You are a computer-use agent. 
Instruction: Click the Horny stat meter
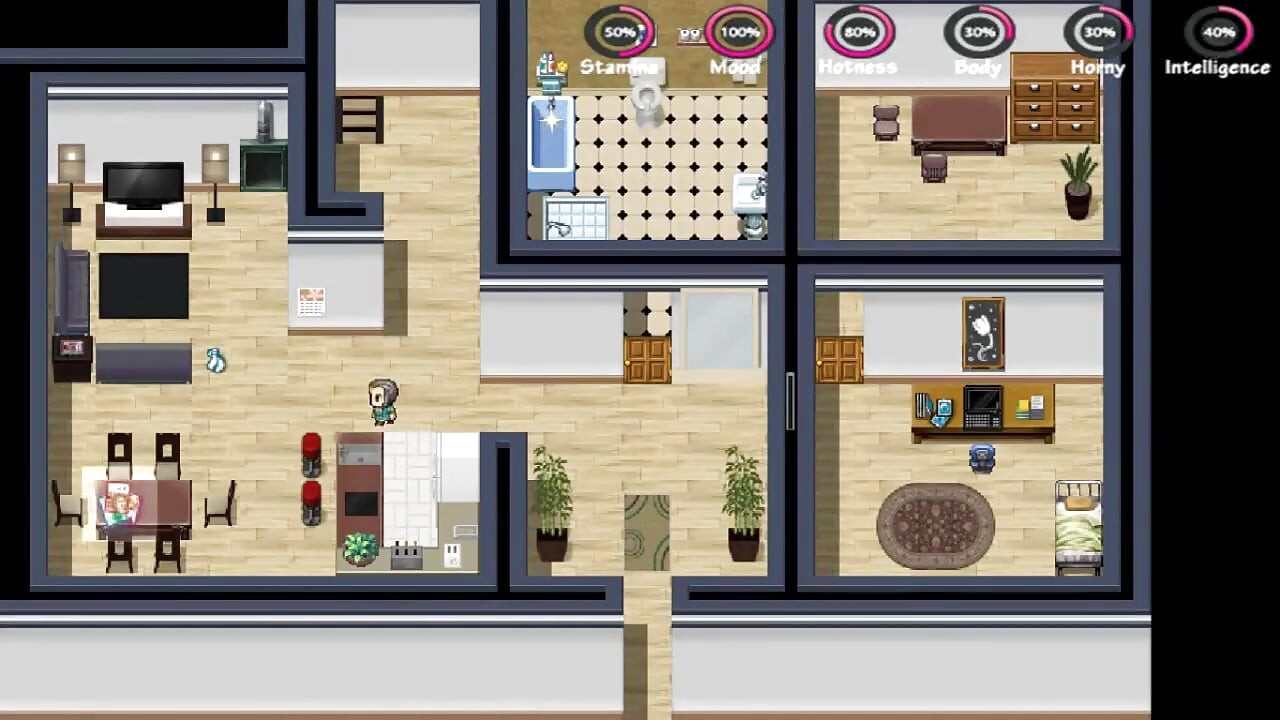pos(1097,32)
